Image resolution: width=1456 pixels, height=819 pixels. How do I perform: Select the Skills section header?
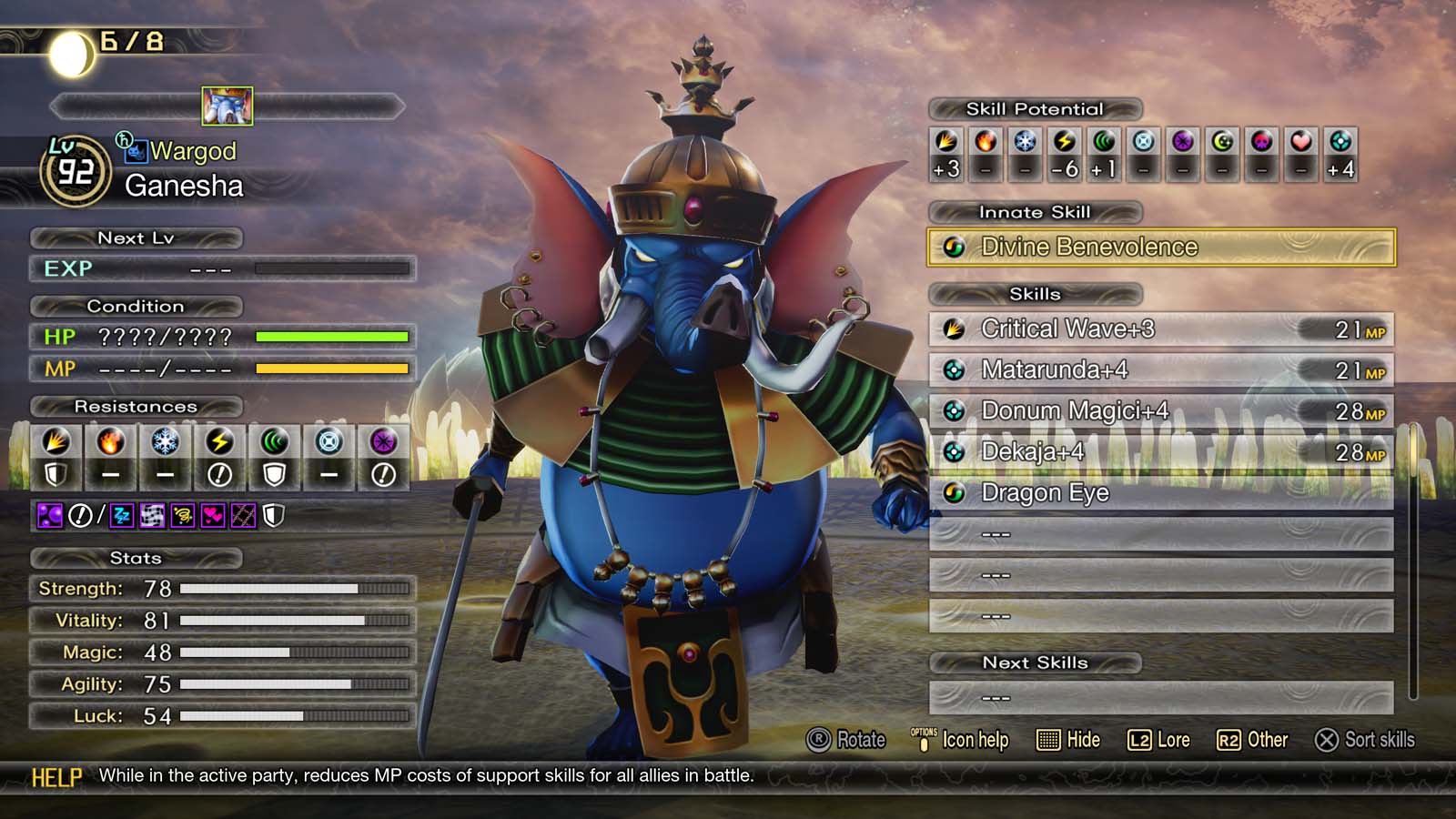click(x=1035, y=294)
